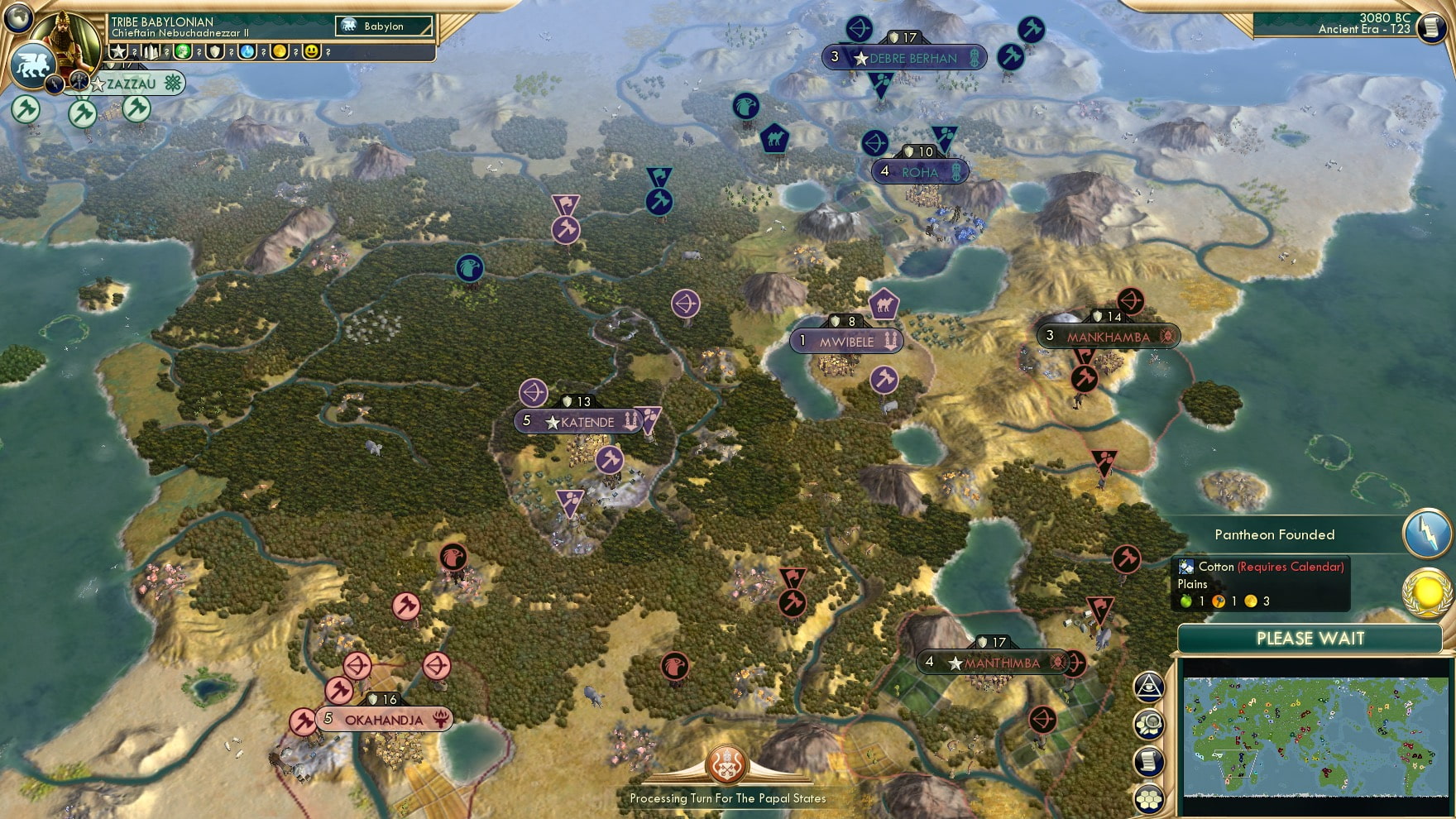Open the globe icon in the corner
This screenshot has width=1456, height=819.
17,17
